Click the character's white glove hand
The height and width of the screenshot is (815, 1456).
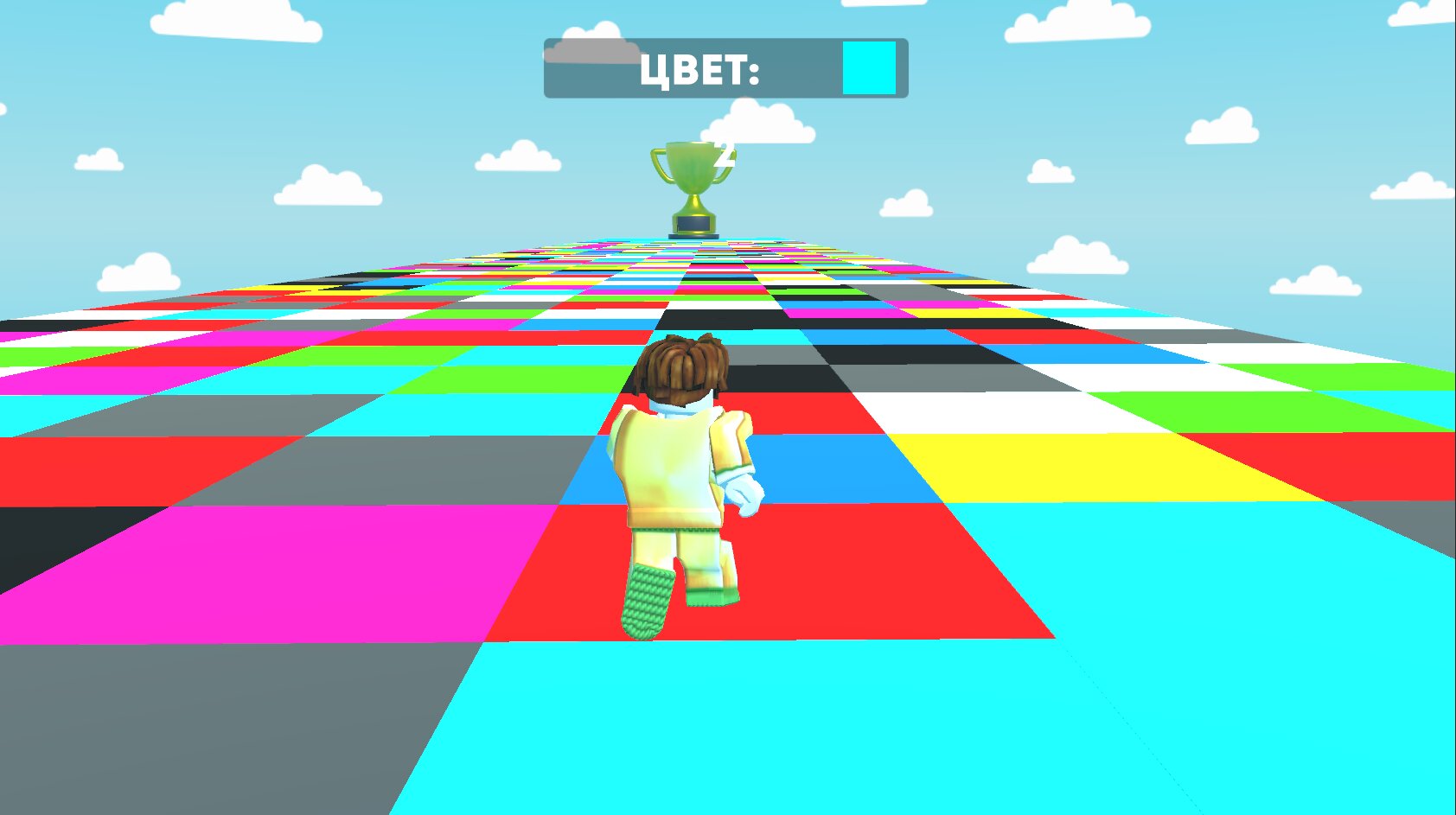tap(745, 493)
